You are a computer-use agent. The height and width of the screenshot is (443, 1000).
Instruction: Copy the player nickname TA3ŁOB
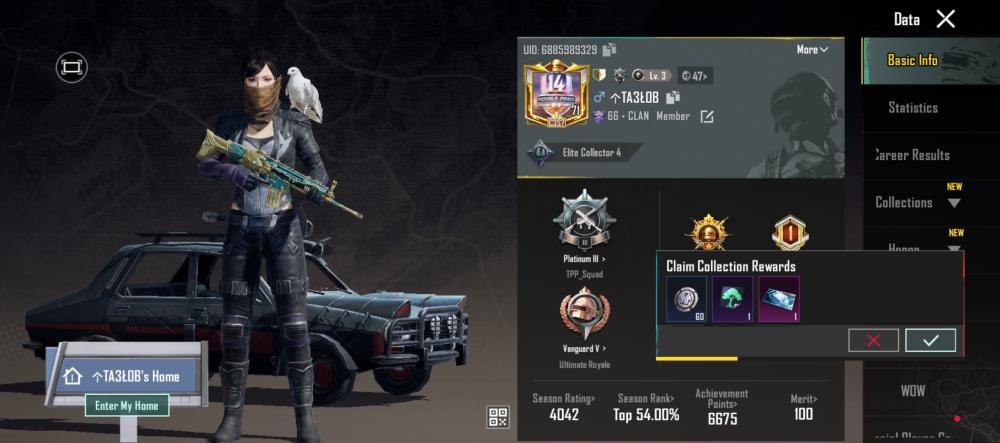pyautogui.click(x=674, y=97)
